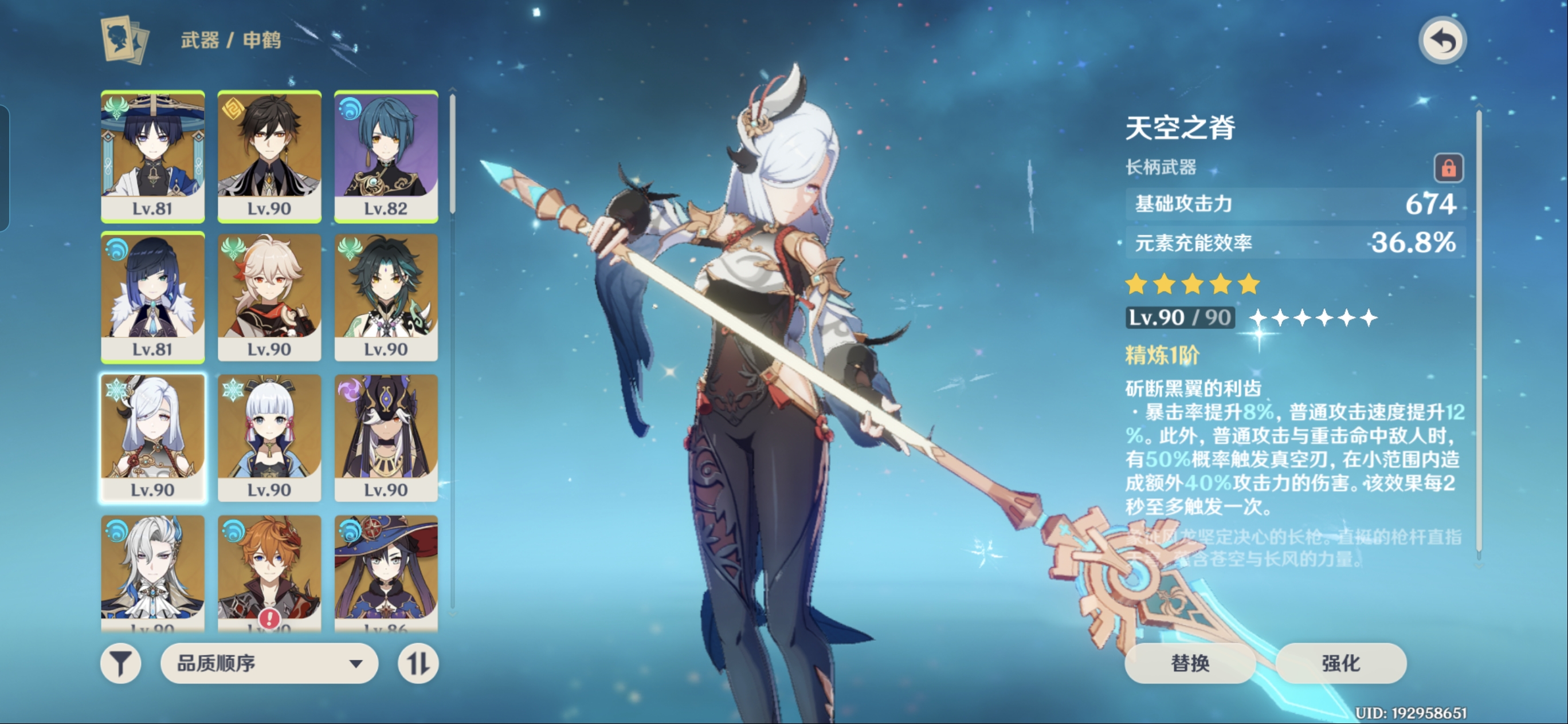Click the back arrow button
Image resolution: width=1568 pixels, height=724 pixels.
1442,41
